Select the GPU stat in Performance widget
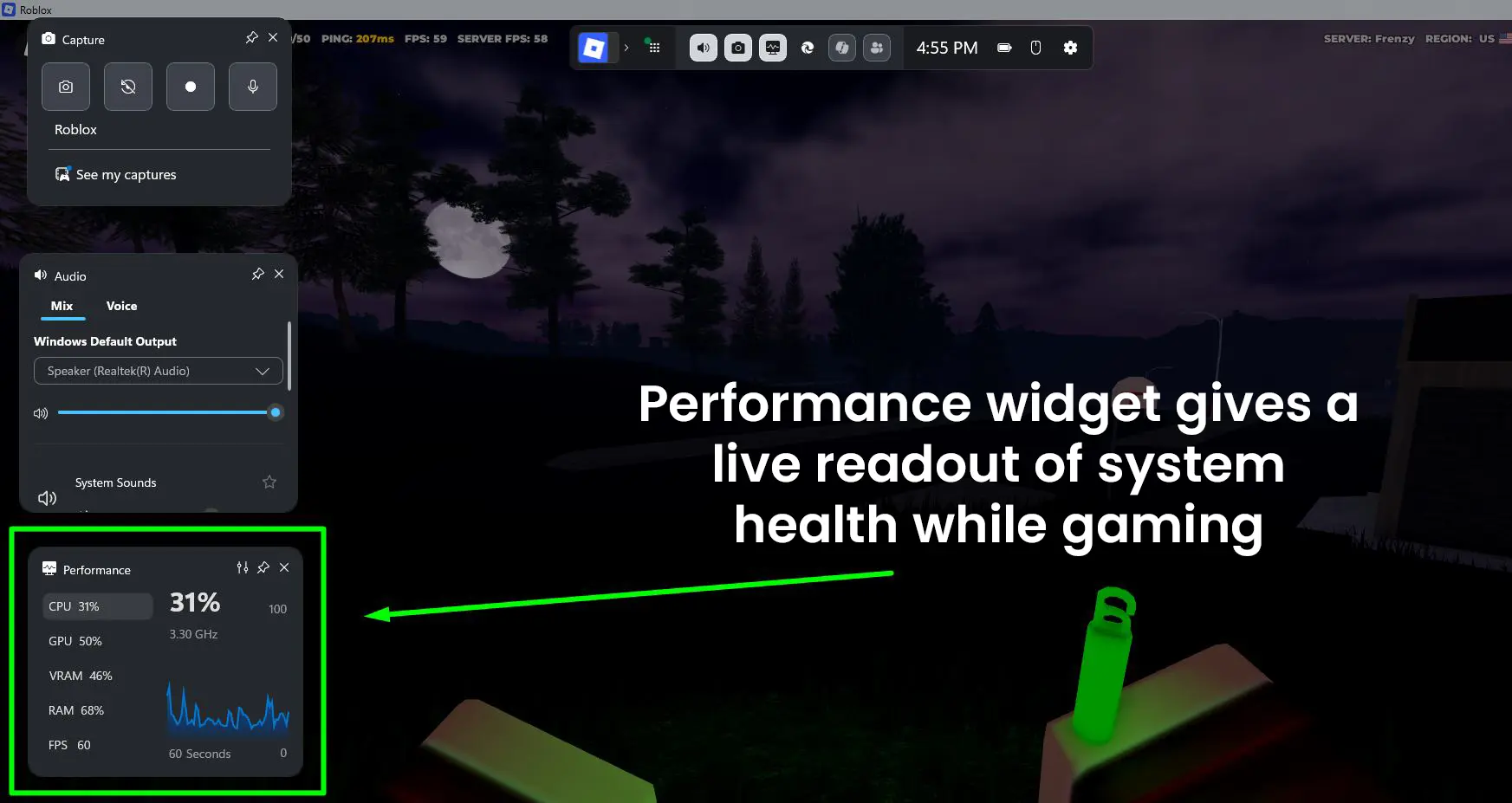1512x803 pixels. point(76,641)
